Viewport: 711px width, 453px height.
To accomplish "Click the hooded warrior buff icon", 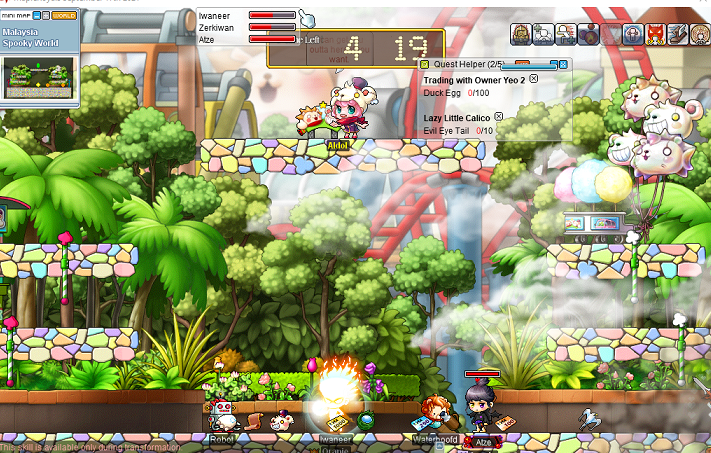I will point(521,33).
